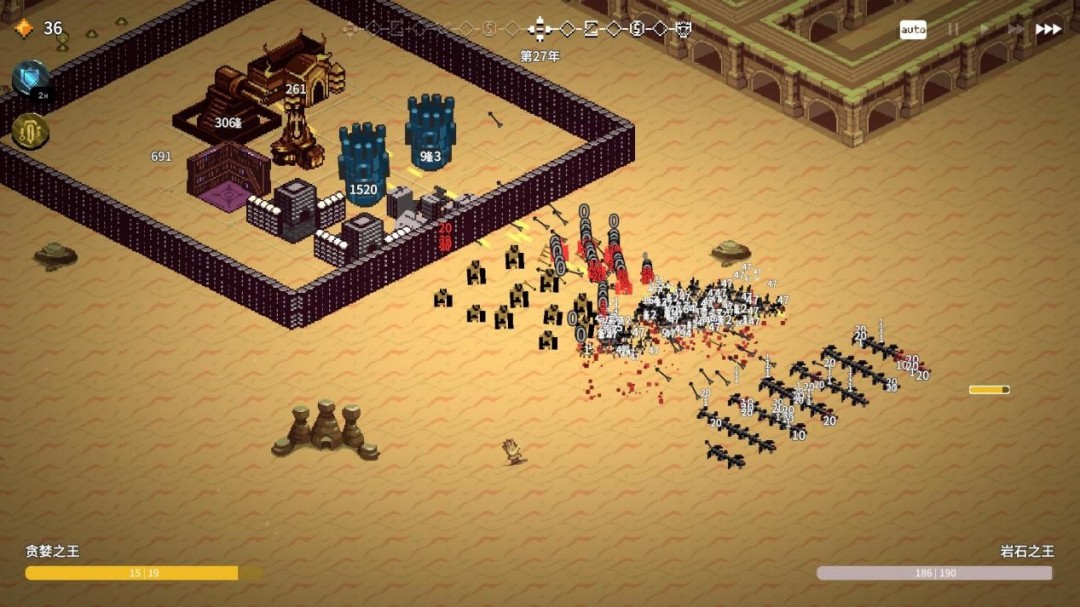Select the final crown marker on timeline

coord(684,28)
